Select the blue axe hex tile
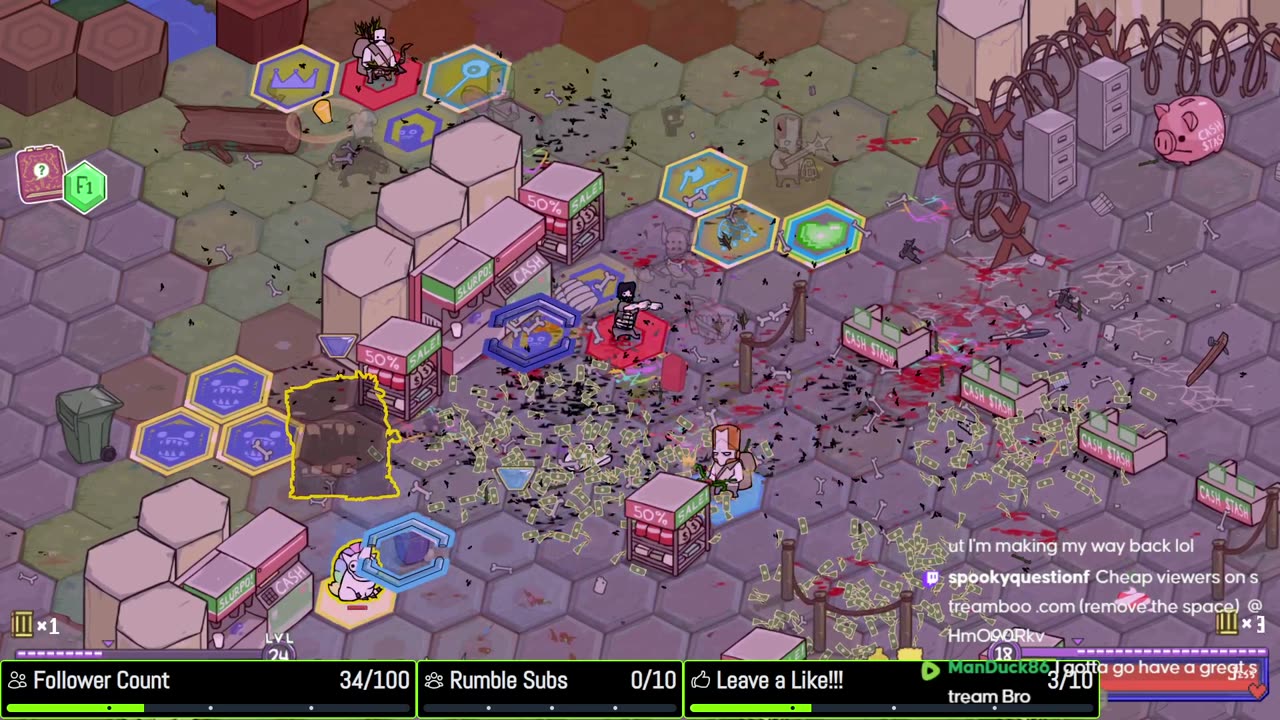Screen dimensions: 1280x720 [x=703, y=180]
